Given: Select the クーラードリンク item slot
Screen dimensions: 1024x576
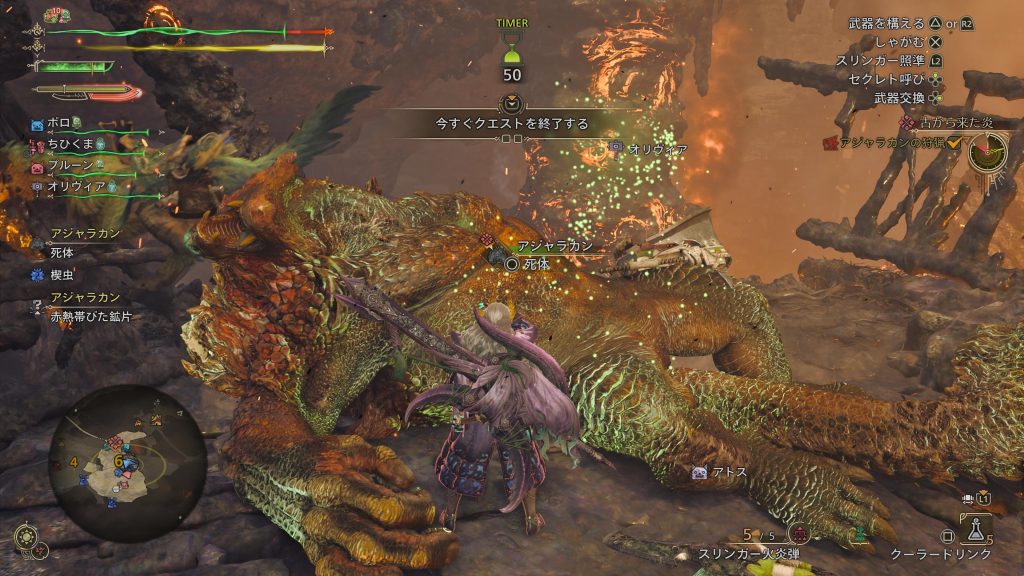Looking at the screenshot, I should click(975, 530).
